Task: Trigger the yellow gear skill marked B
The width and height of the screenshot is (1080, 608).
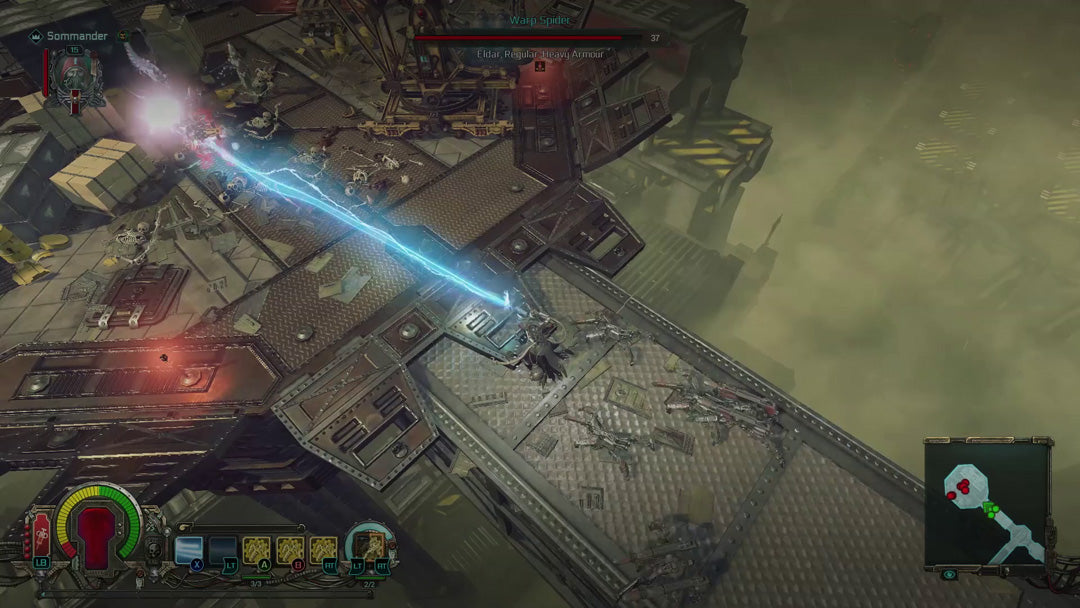Action: (x=290, y=549)
